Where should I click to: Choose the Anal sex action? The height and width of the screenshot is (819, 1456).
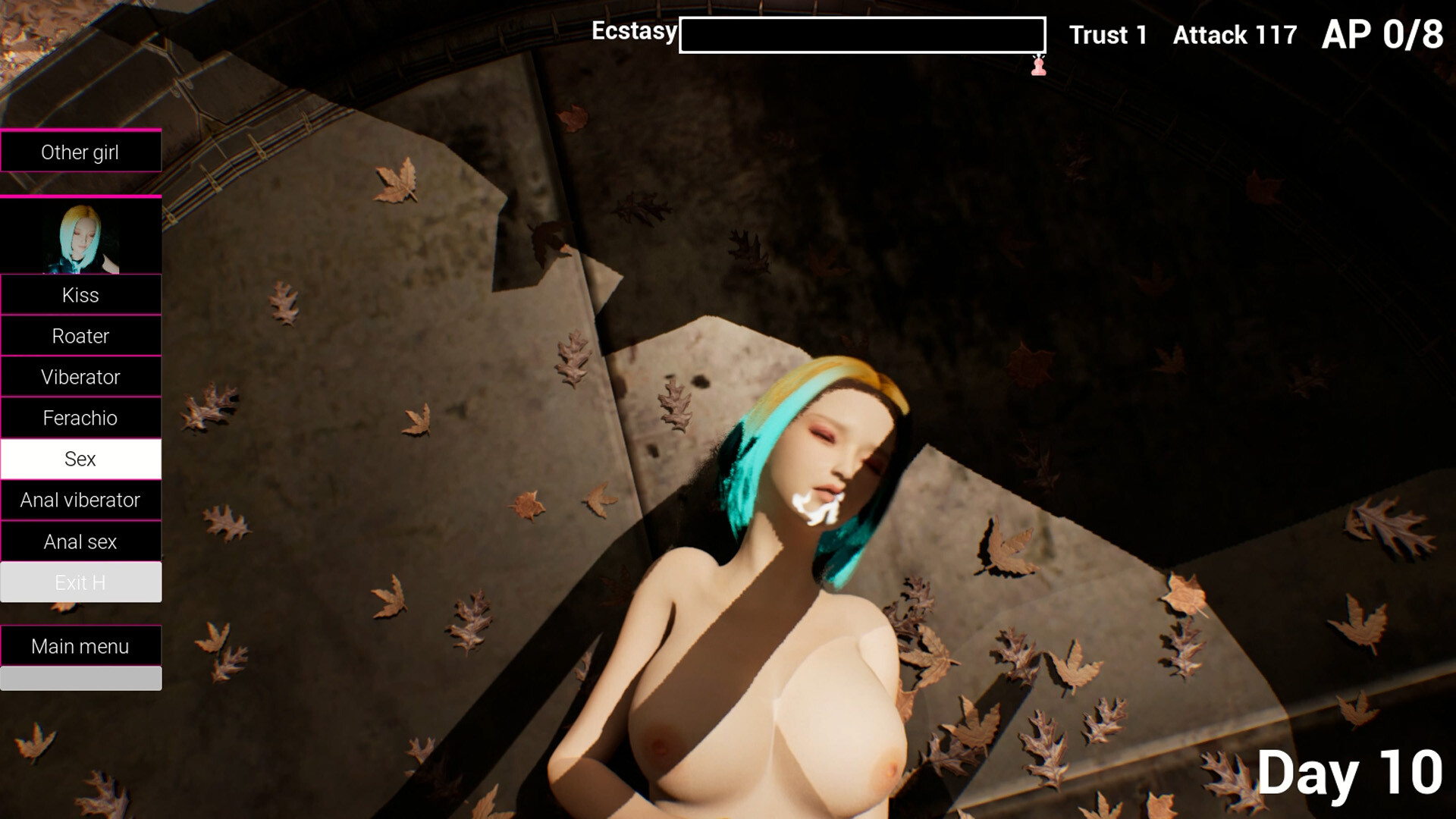81,541
